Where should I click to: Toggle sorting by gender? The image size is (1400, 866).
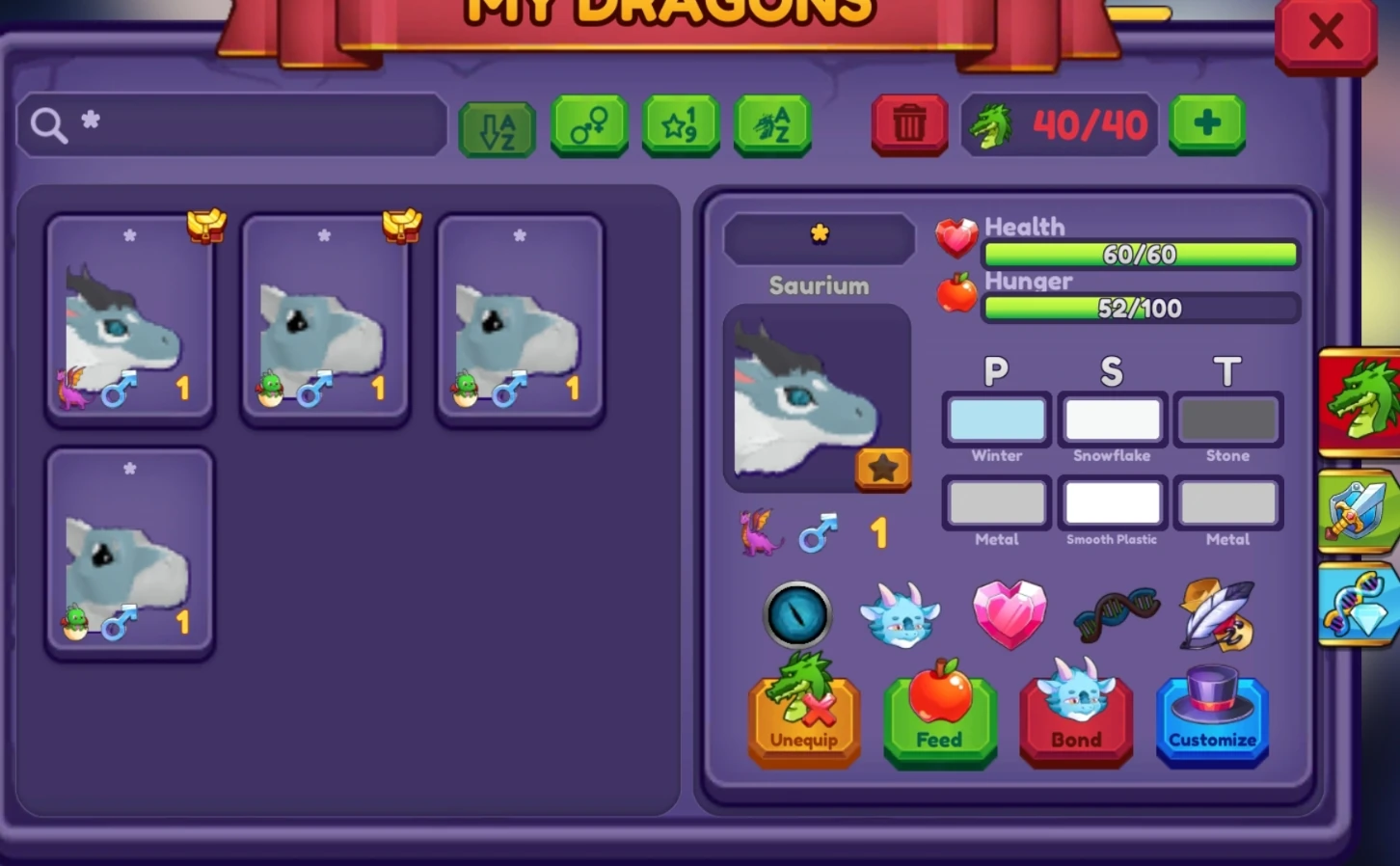(588, 124)
